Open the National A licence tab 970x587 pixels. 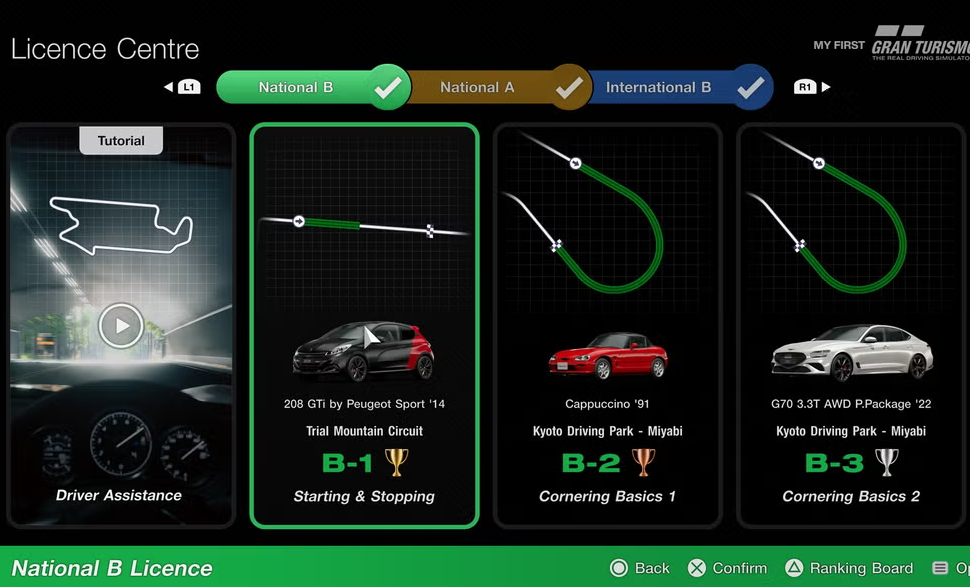coord(478,88)
